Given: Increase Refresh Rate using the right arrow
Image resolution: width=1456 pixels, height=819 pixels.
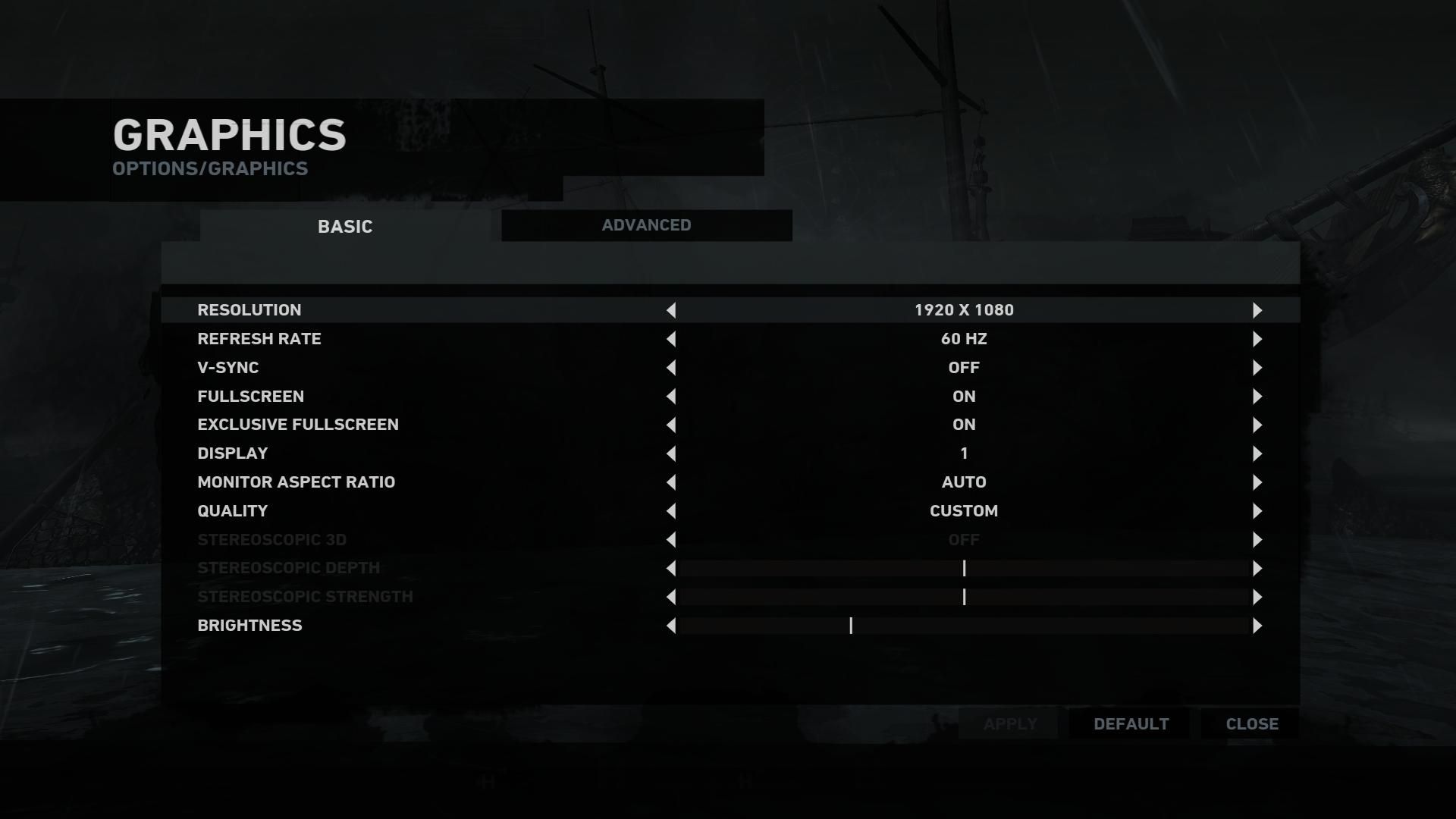Looking at the screenshot, I should (1257, 339).
